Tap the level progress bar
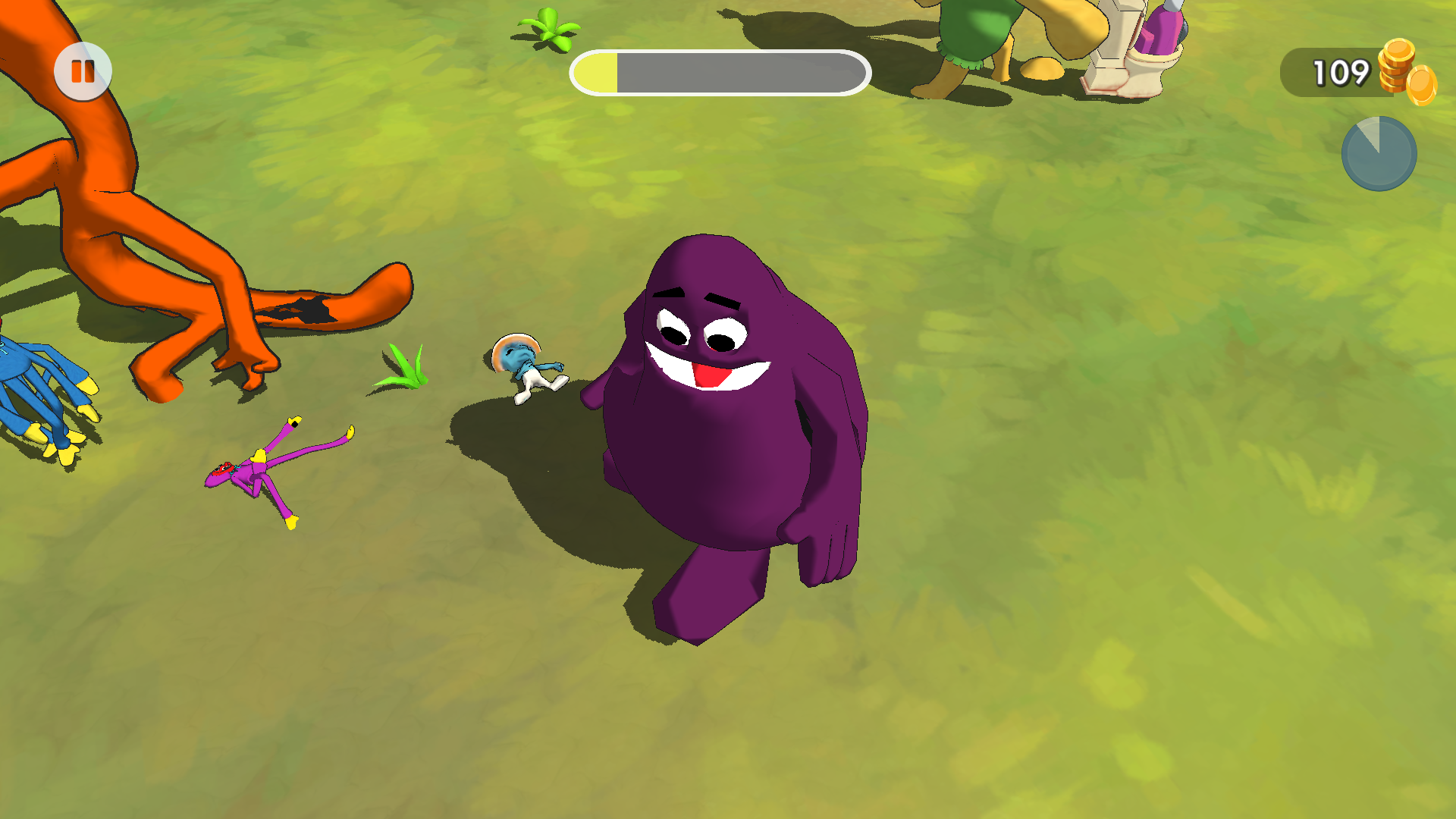This screenshot has height=819, width=1456. pyautogui.click(x=719, y=72)
